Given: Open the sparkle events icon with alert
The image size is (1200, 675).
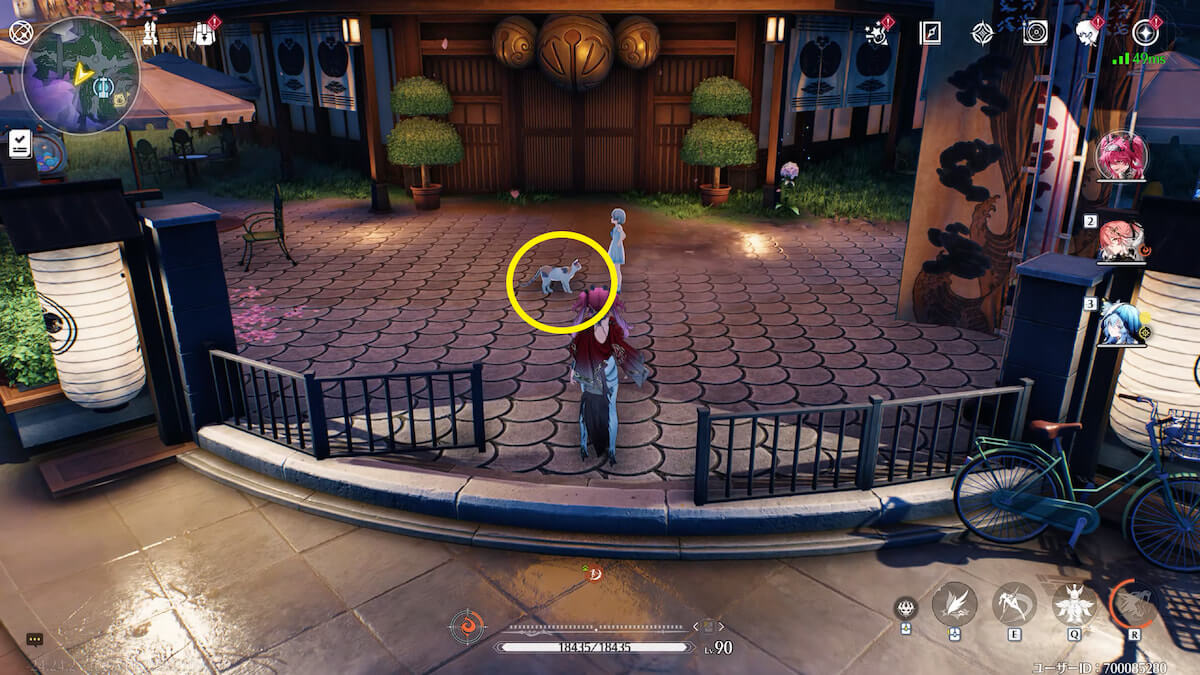Looking at the screenshot, I should (x=879, y=32).
